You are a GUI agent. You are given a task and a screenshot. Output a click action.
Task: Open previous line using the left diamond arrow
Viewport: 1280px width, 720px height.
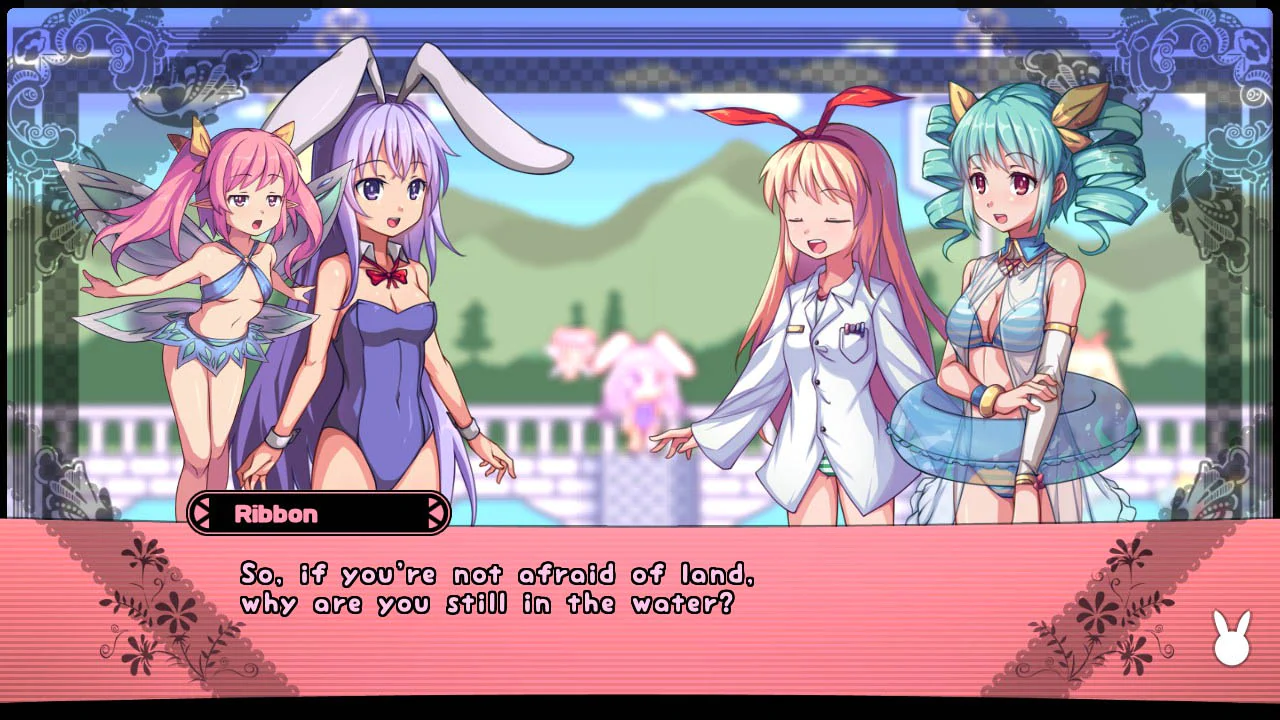pyautogui.click(x=203, y=514)
